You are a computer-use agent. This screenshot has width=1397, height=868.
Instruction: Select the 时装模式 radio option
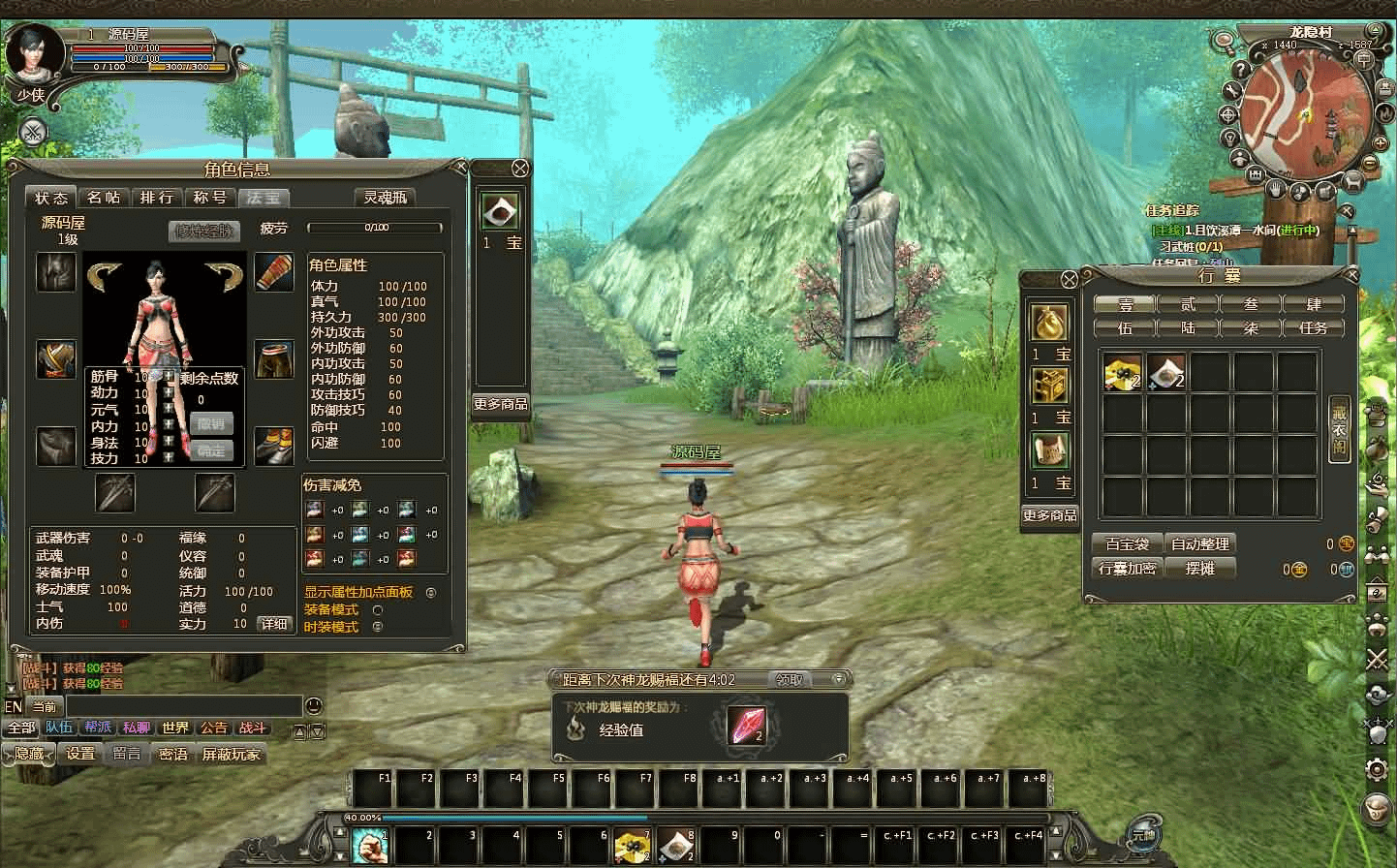click(378, 627)
